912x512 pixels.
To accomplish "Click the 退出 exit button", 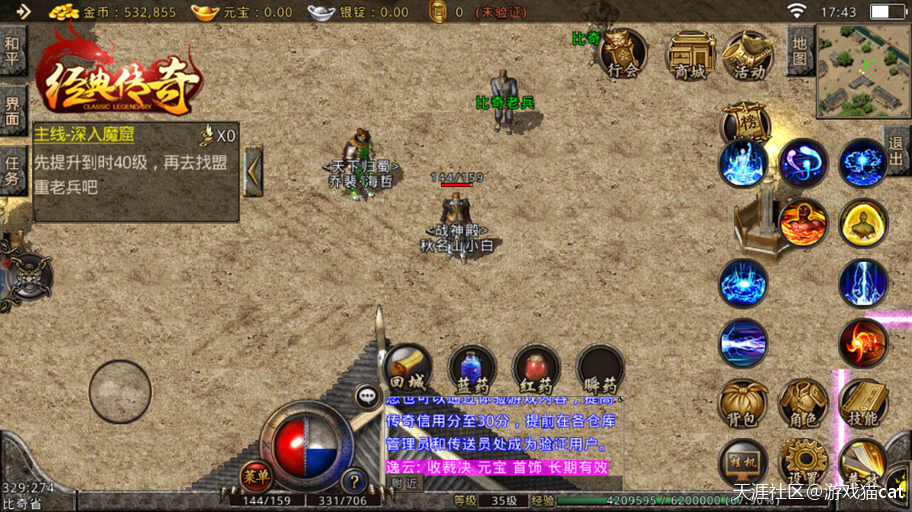I will (896, 151).
